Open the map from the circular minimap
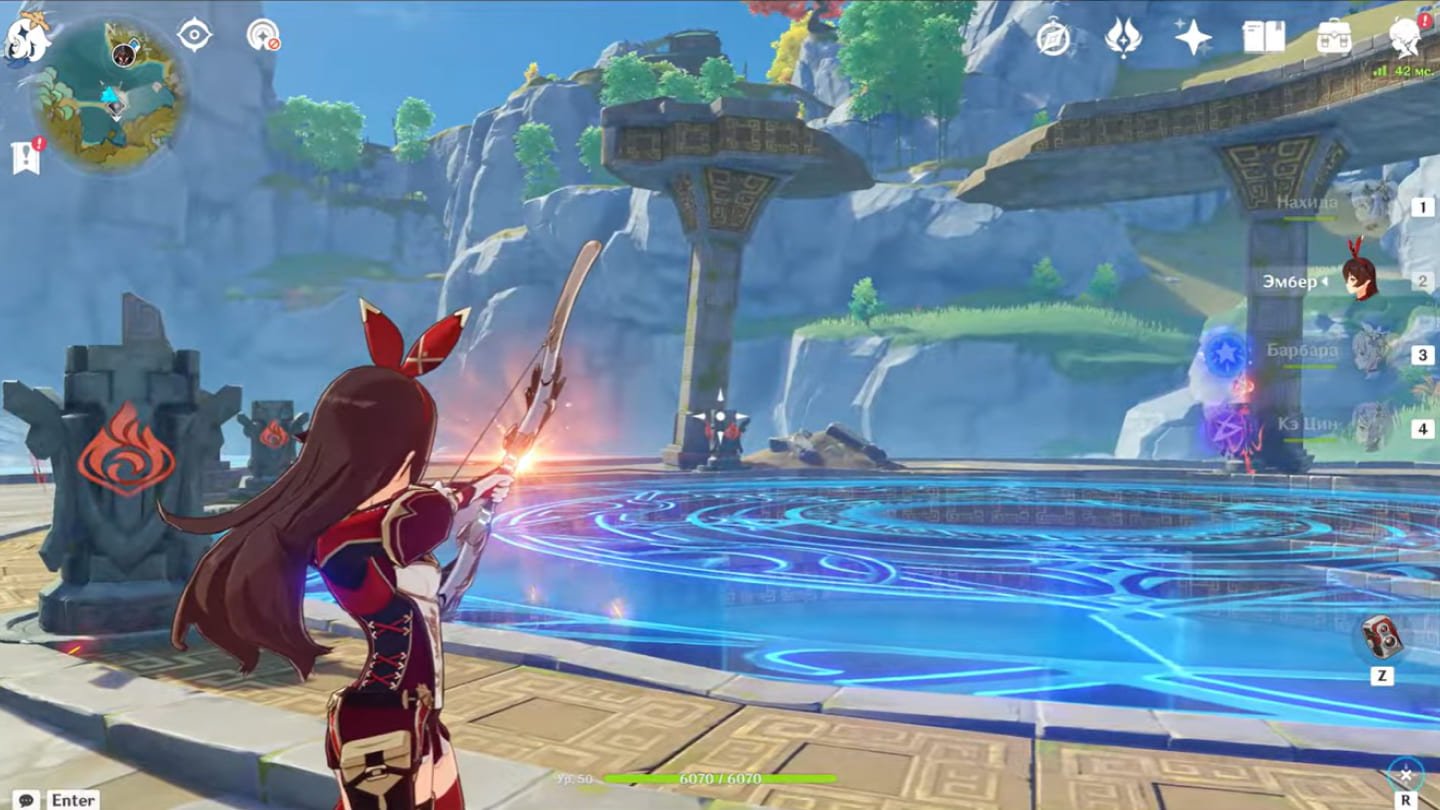This screenshot has height=810, width=1440. [110, 95]
